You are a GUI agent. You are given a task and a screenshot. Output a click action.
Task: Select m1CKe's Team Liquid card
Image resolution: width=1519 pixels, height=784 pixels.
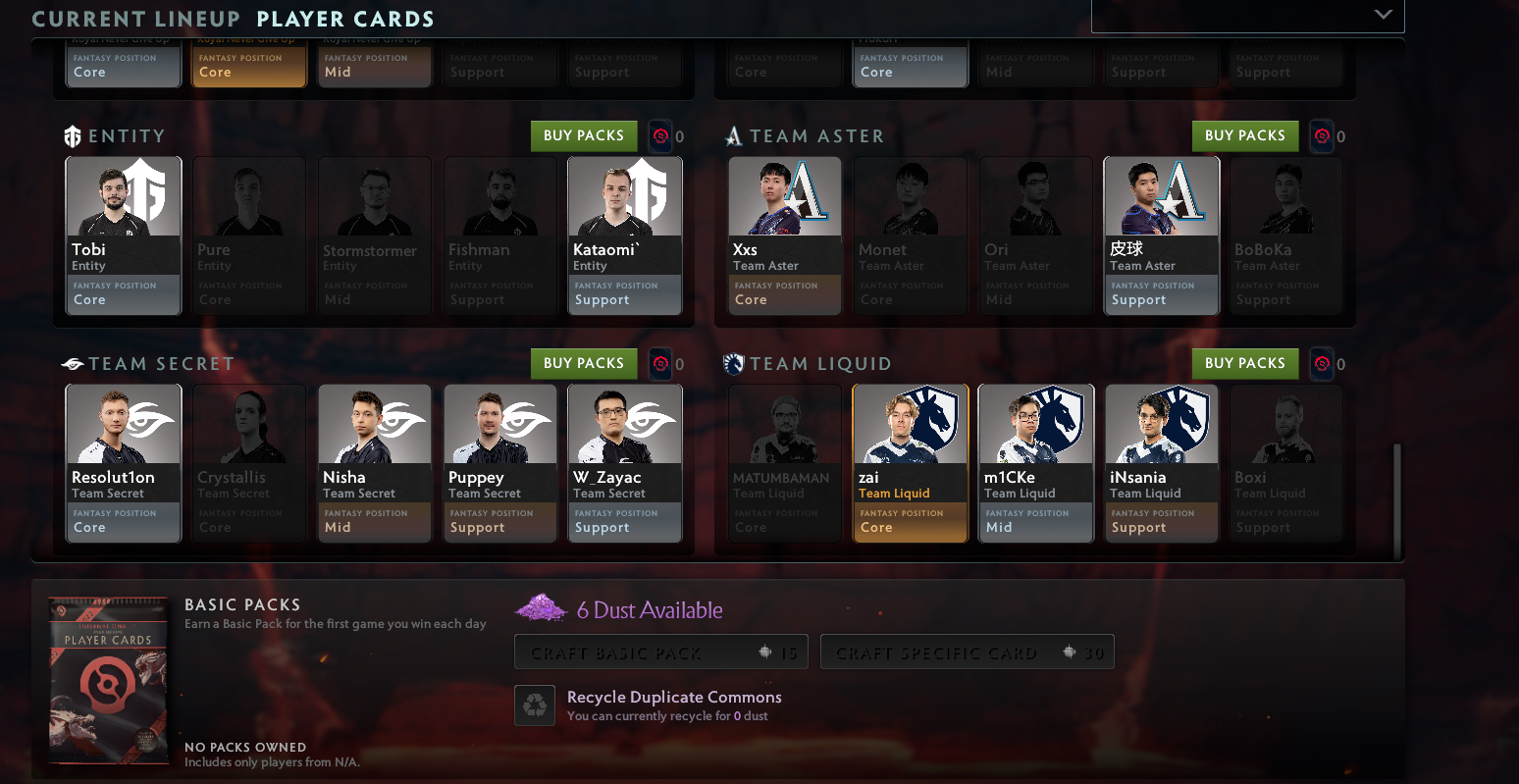(1035, 463)
